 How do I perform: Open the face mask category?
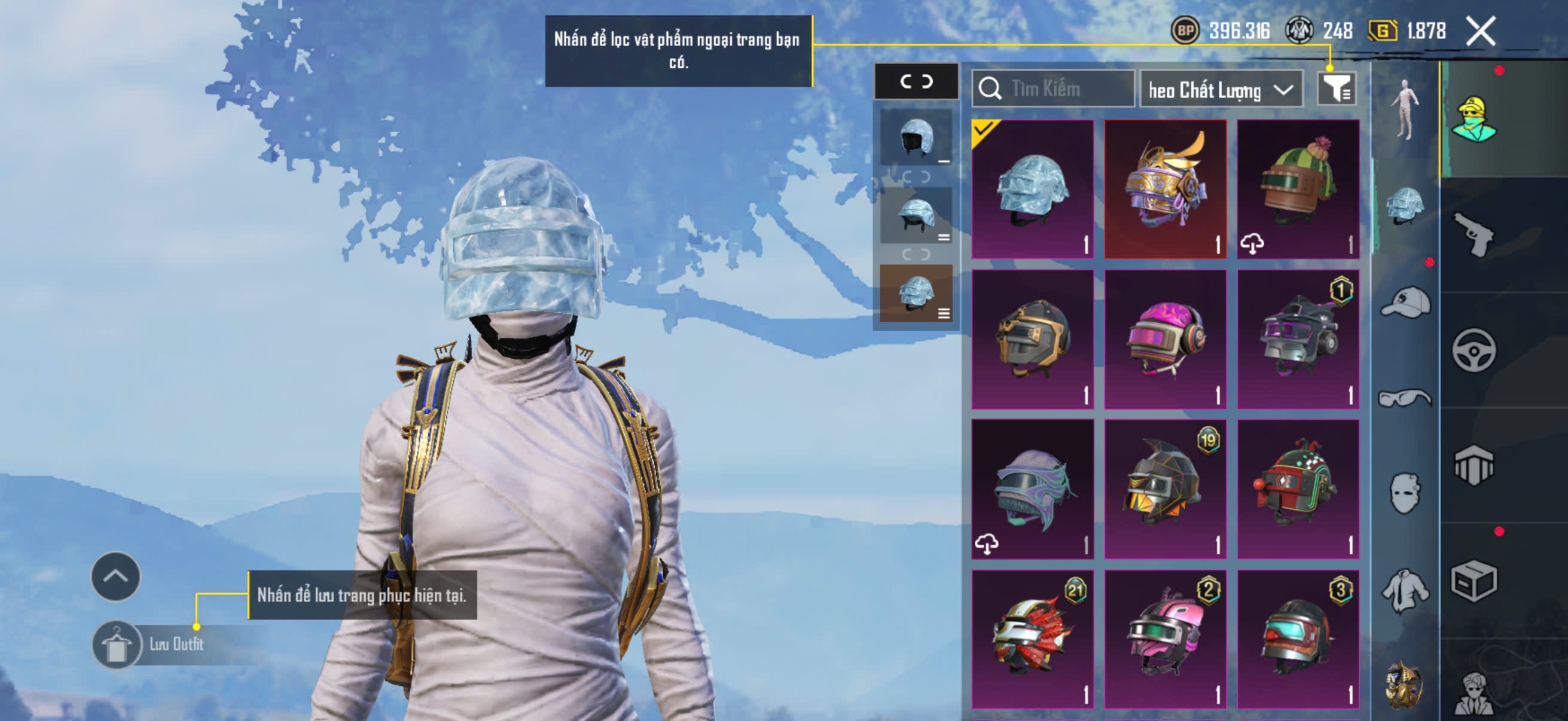tap(1405, 493)
